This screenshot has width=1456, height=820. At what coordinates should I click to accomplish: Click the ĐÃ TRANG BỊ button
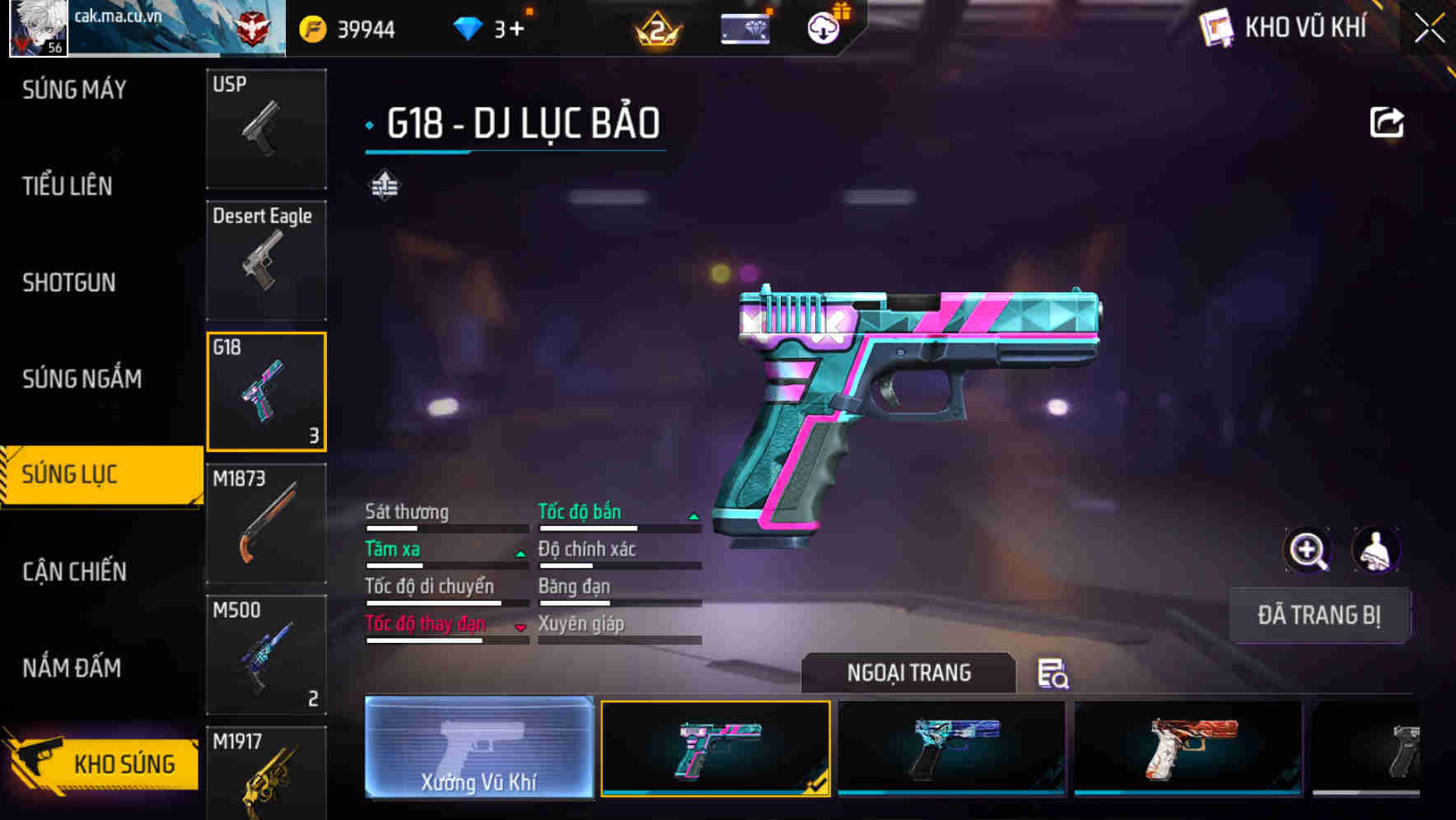tap(1319, 615)
